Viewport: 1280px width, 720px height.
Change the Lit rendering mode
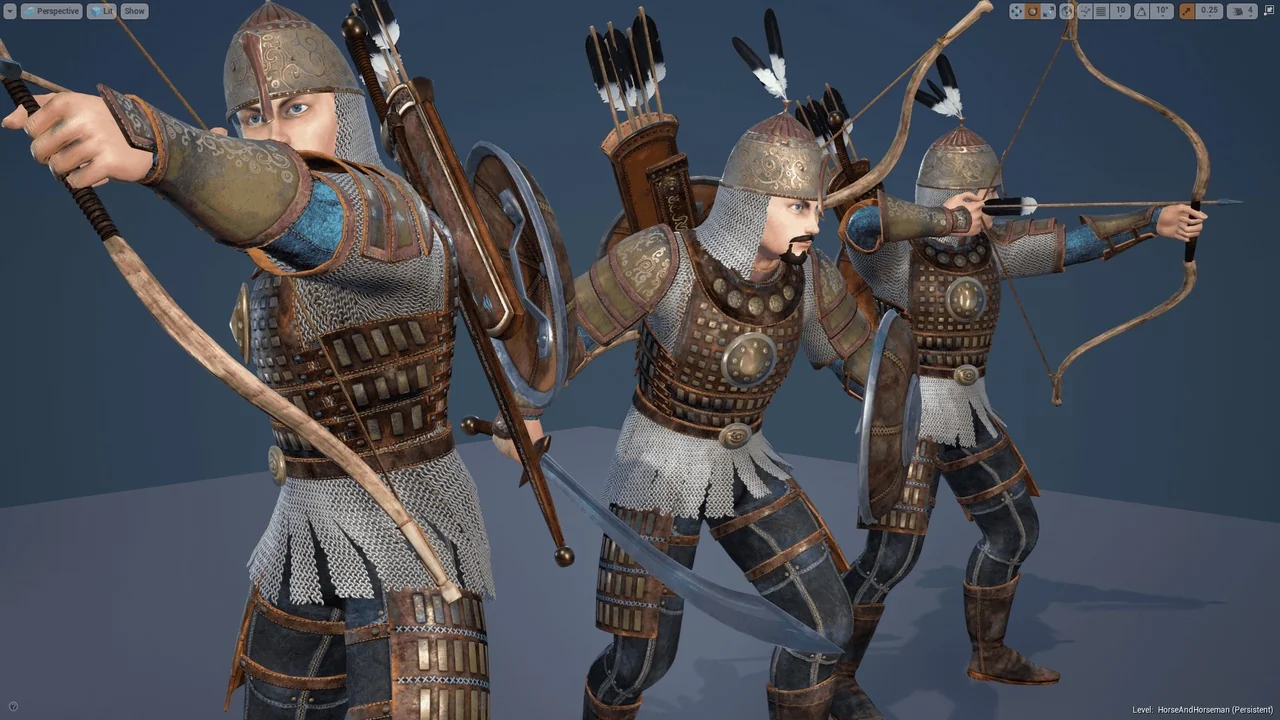click(x=101, y=11)
